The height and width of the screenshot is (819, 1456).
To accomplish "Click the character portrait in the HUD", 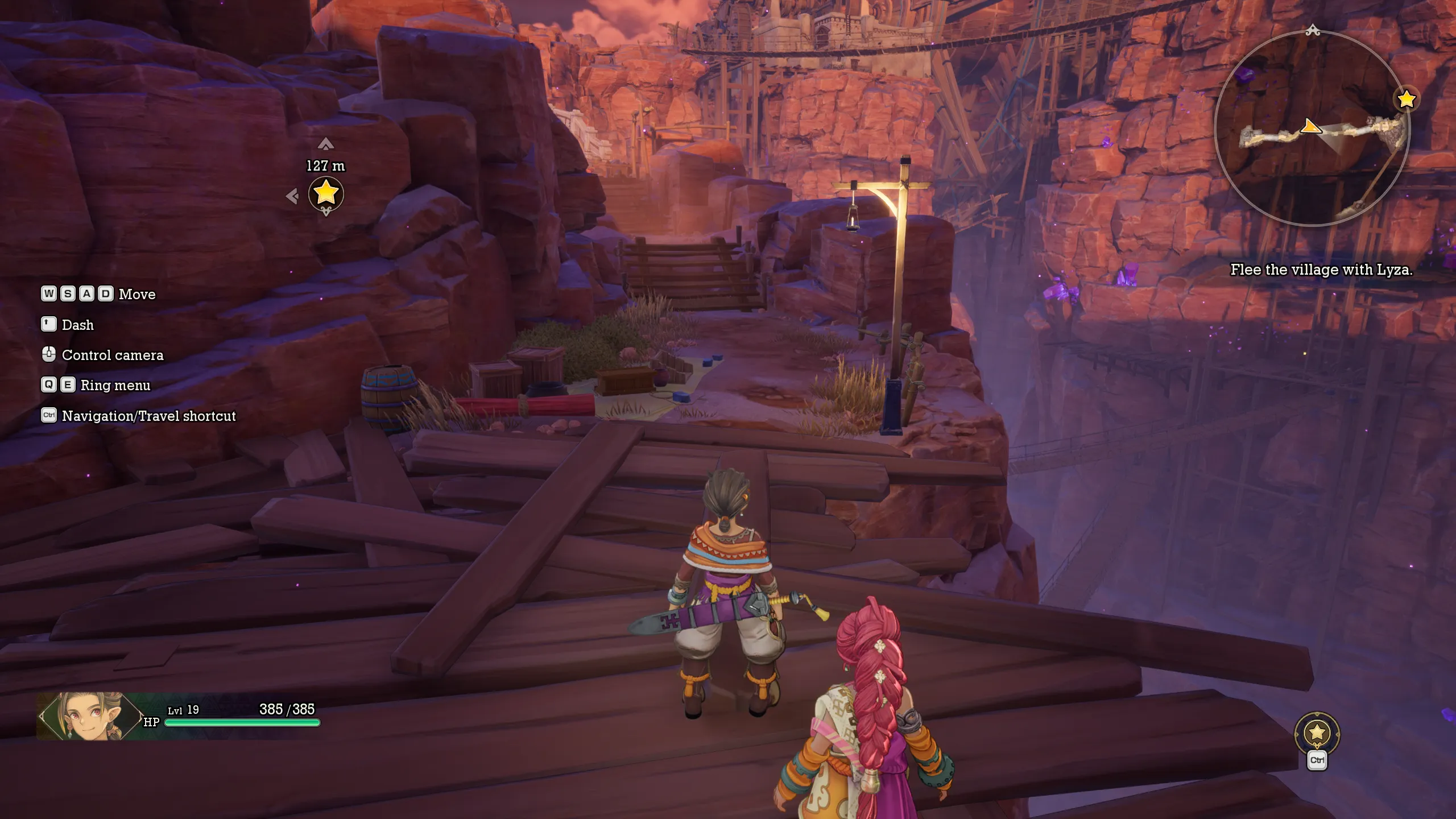I will click(89, 716).
